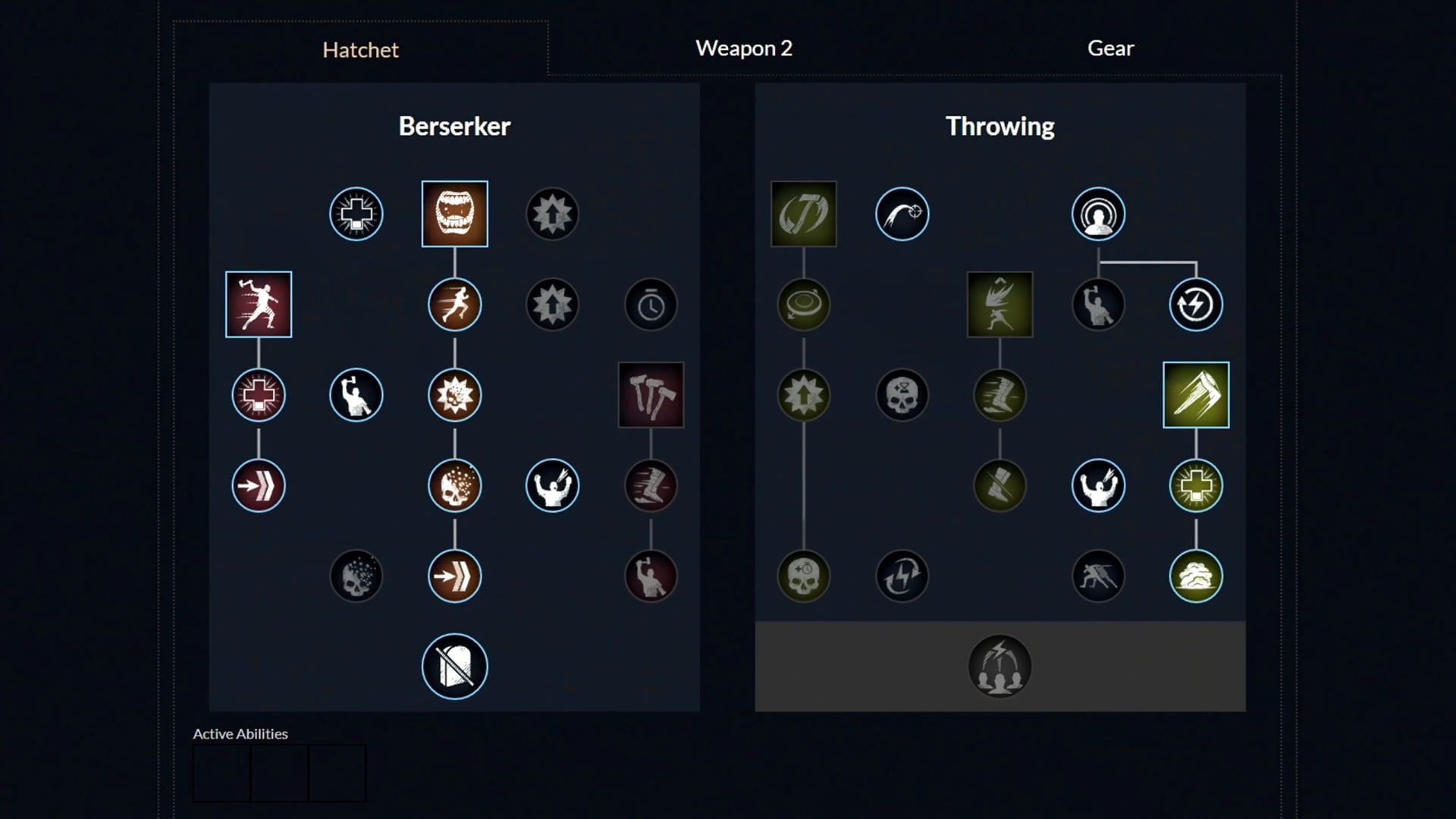
Task: Select the skull-with-clock skill in Throwing tree
Action: coord(803,576)
